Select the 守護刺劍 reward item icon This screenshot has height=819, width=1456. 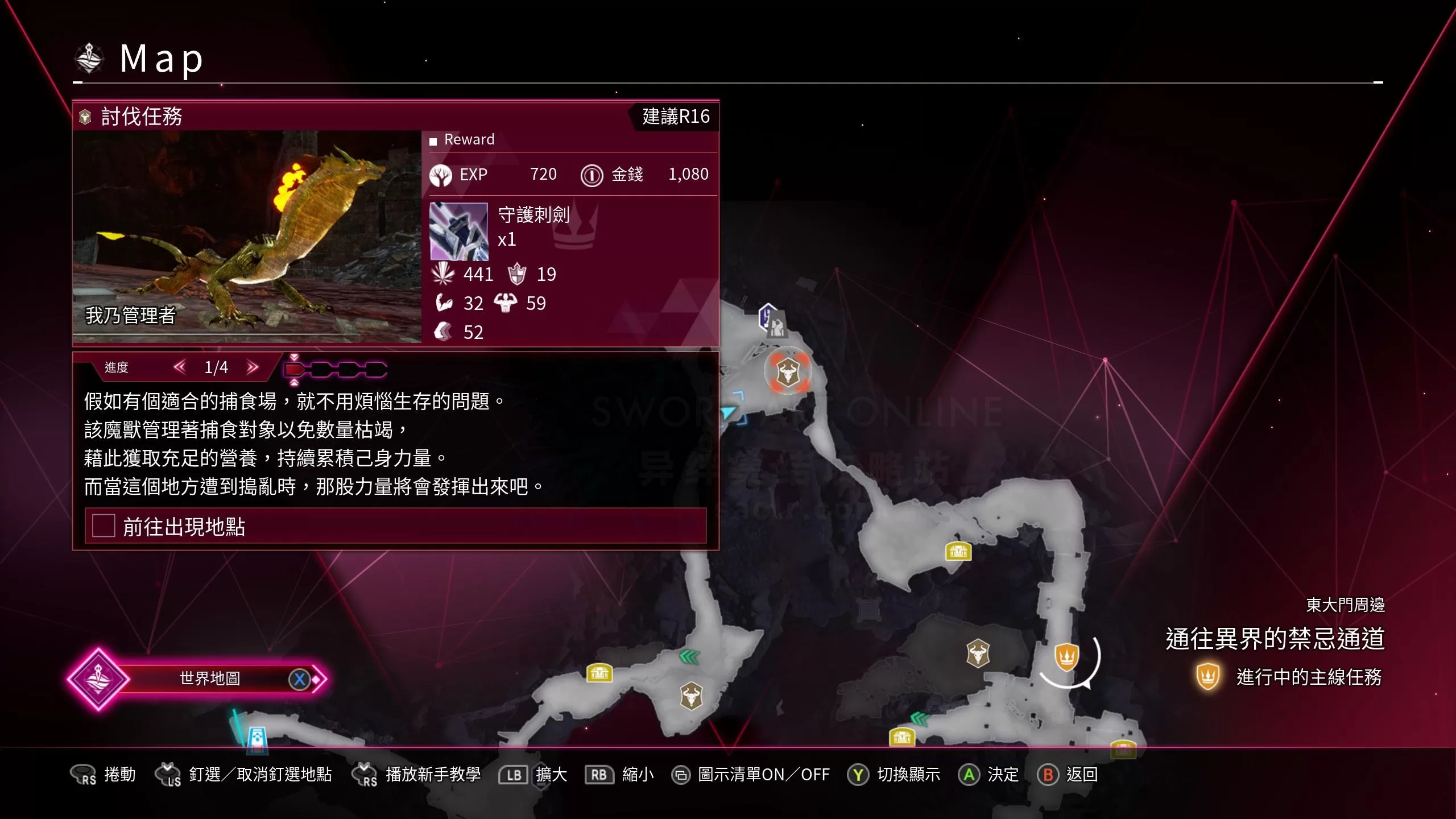tap(458, 231)
